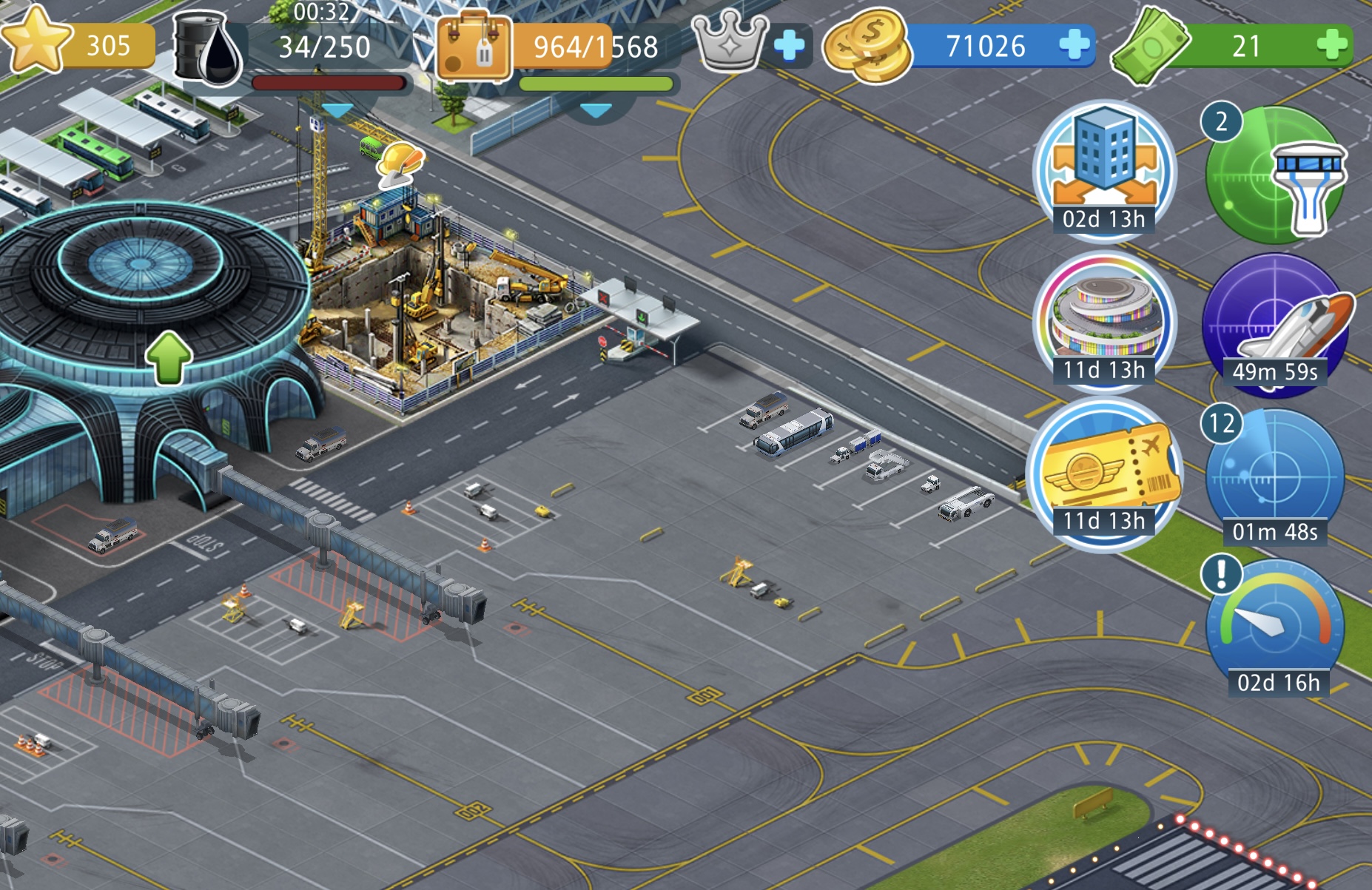Tap the silver crown plus button

click(789, 46)
